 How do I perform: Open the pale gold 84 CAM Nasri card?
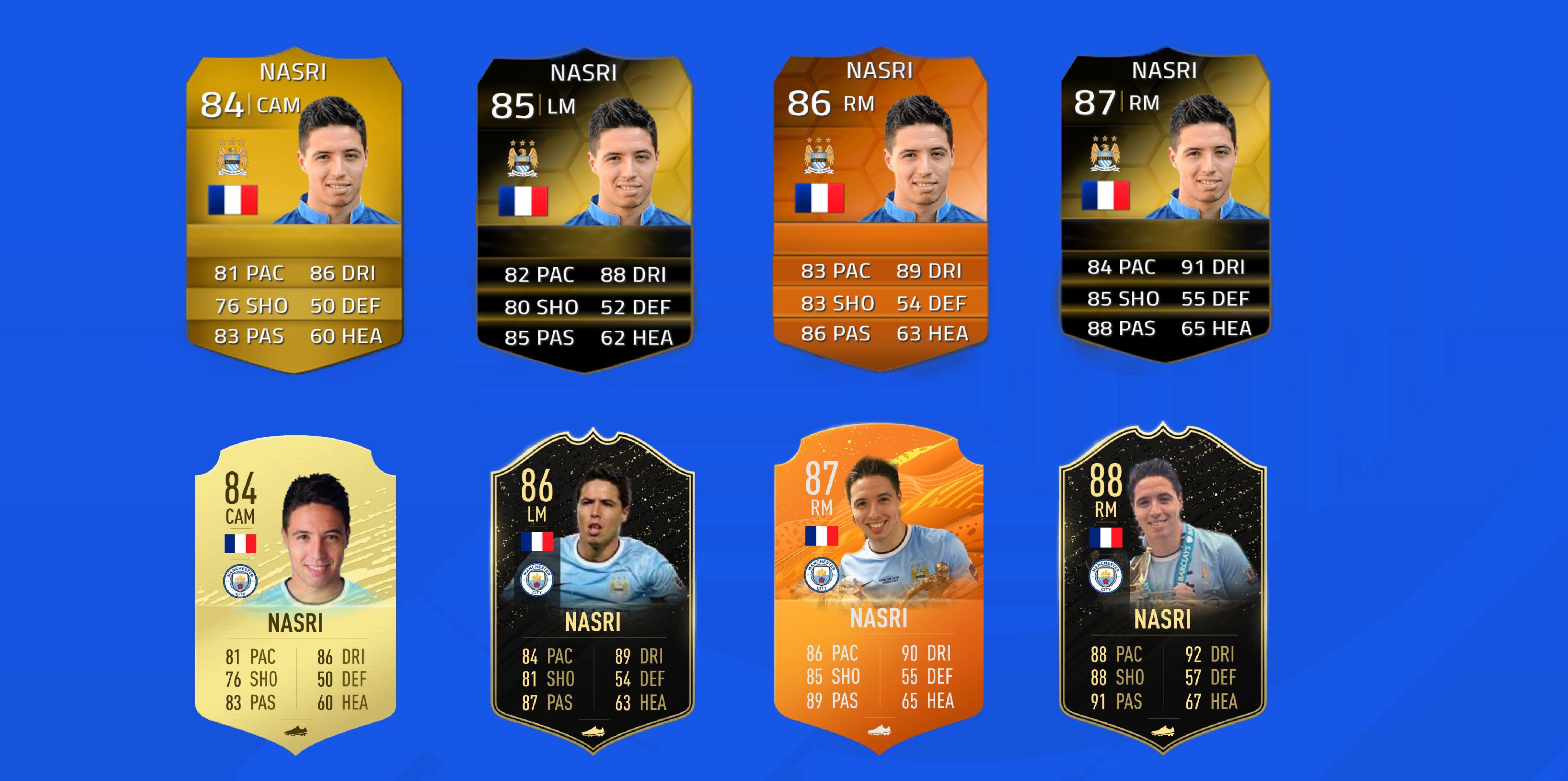click(295, 596)
